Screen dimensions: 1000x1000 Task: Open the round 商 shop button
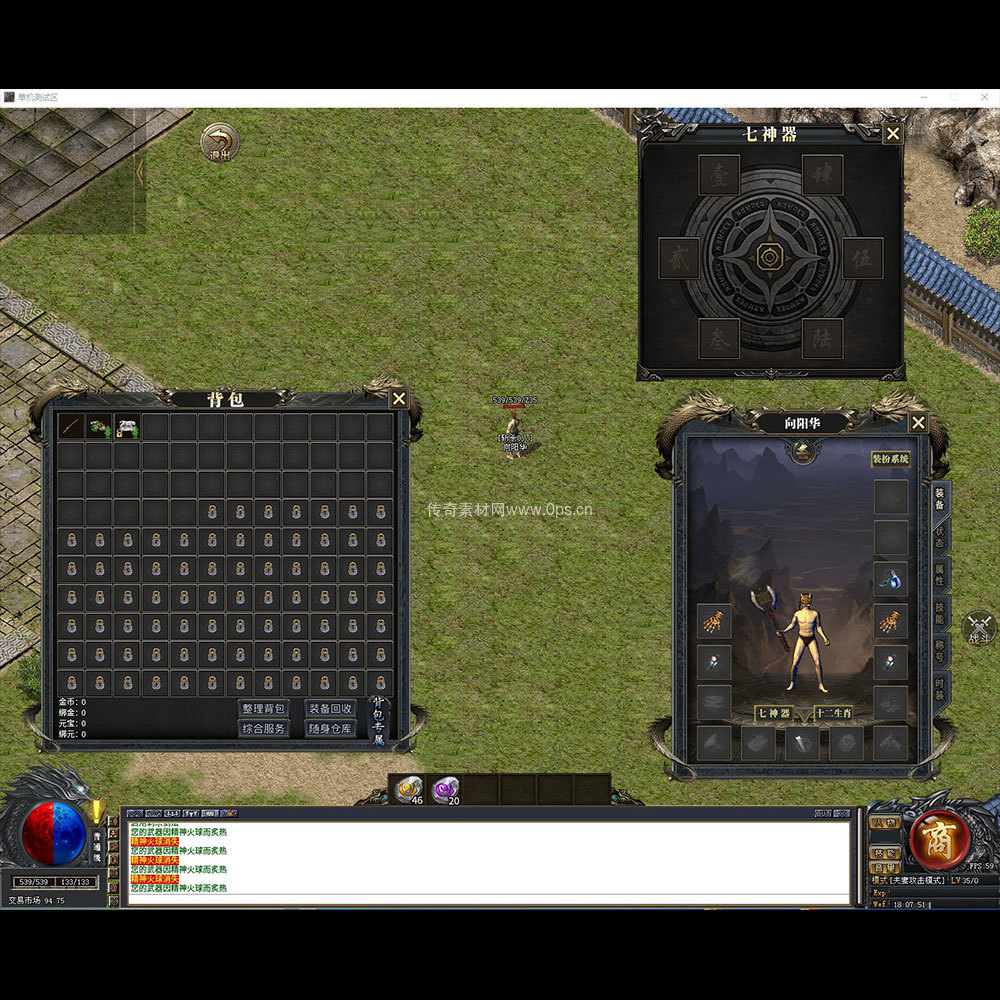(x=939, y=838)
